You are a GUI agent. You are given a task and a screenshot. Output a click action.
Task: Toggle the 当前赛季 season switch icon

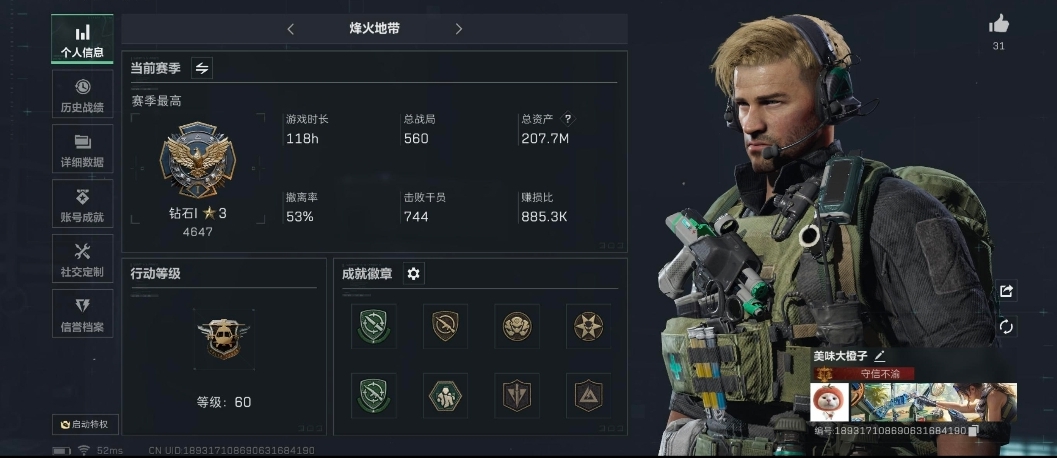point(202,68)
